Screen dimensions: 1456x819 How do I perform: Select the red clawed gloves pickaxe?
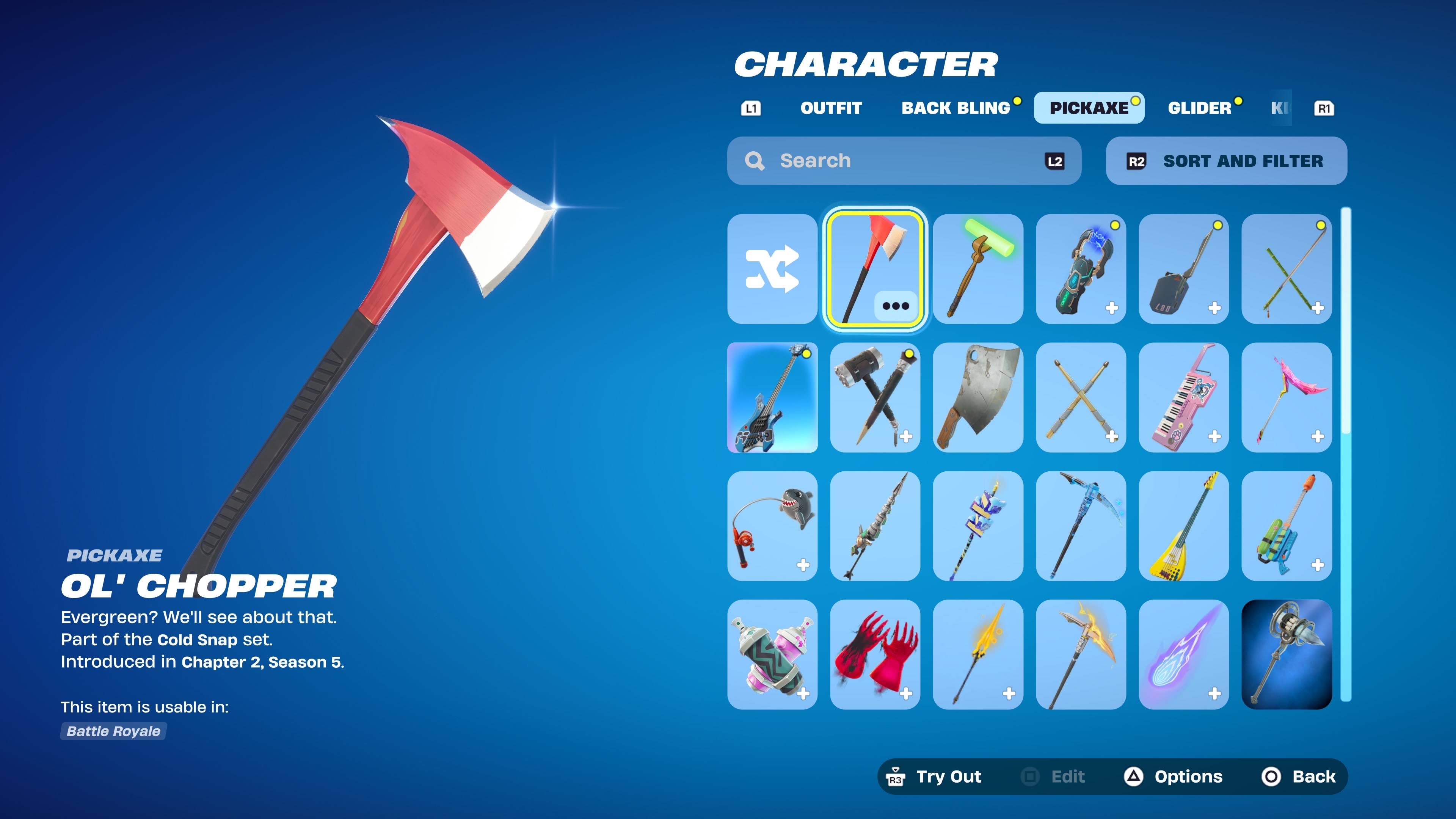[x=874, y=654]
